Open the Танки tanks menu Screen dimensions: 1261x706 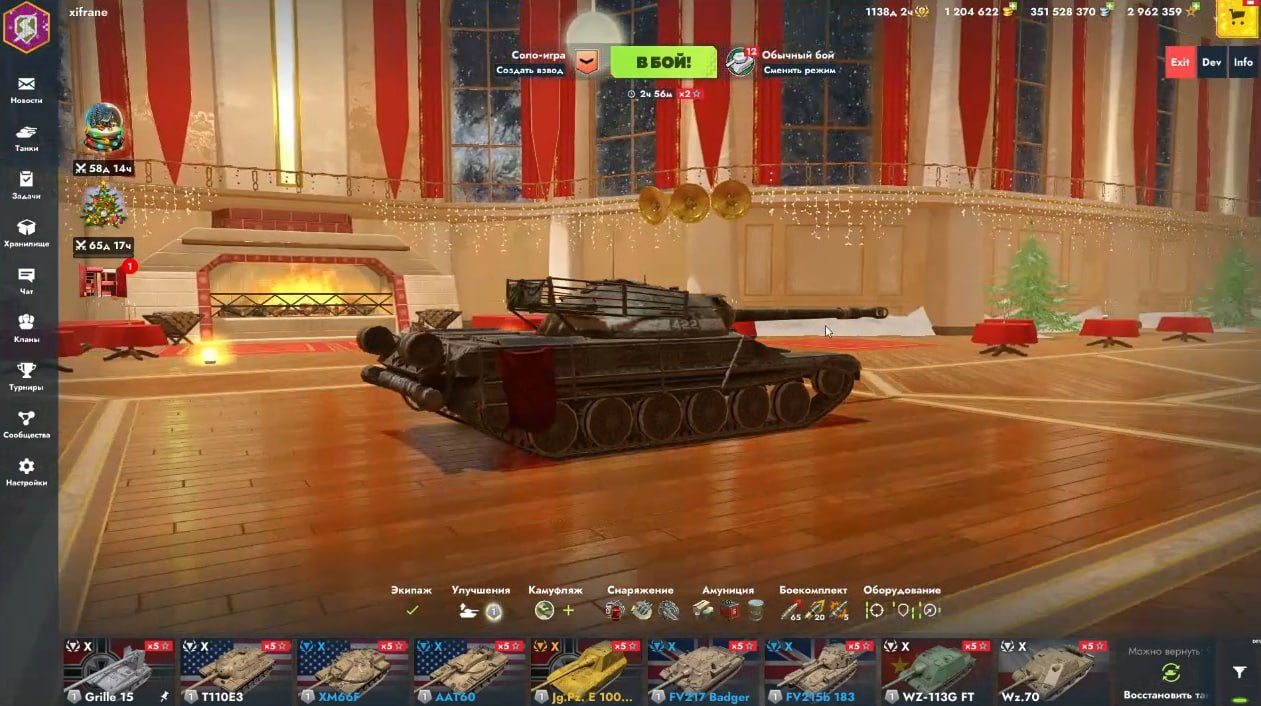click(x=26, y=138)
